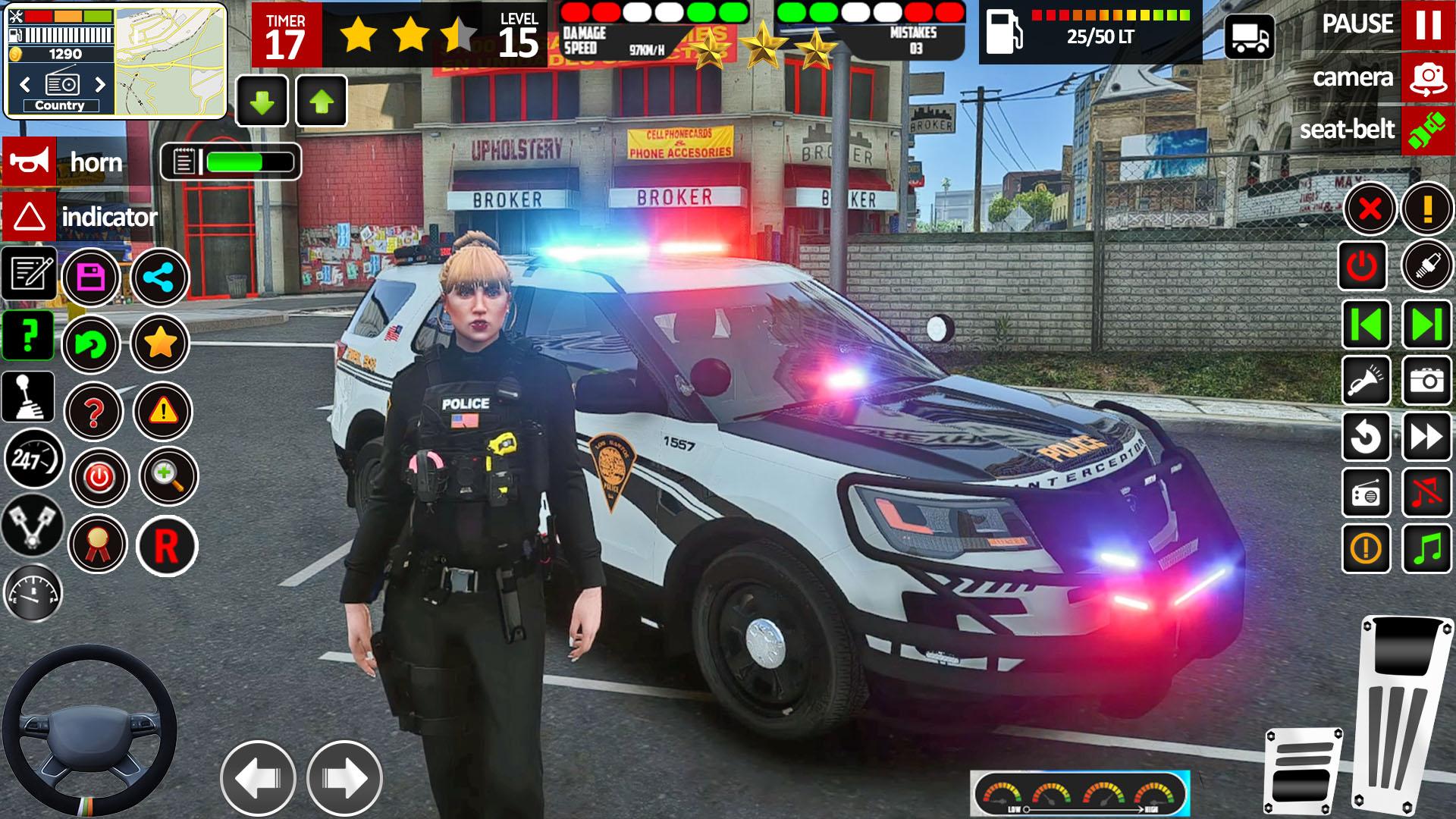Tap the share icon button
1456x819 pixels.
(159, 278)
